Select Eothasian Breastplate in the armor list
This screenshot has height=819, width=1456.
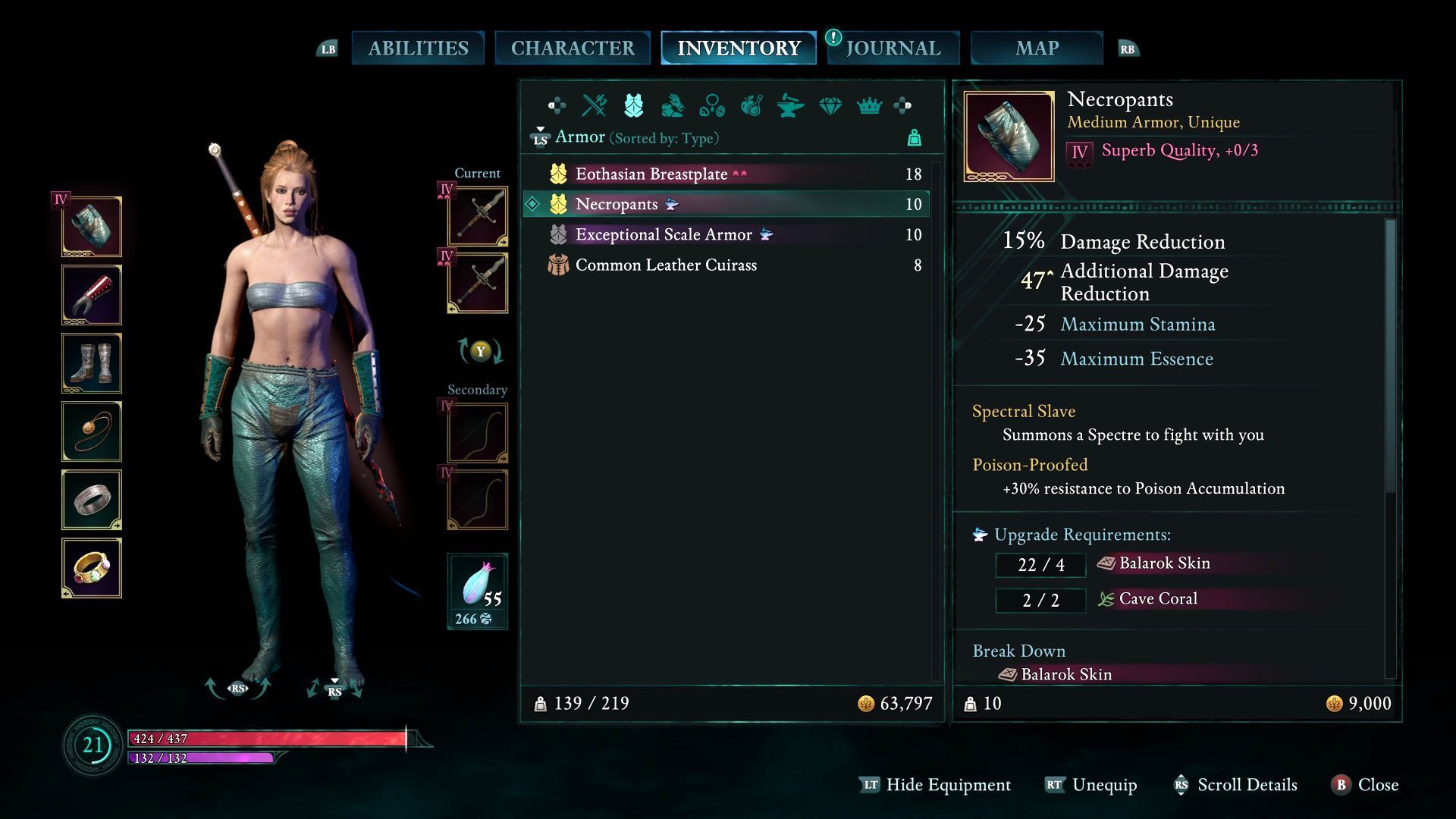[651, 174]
